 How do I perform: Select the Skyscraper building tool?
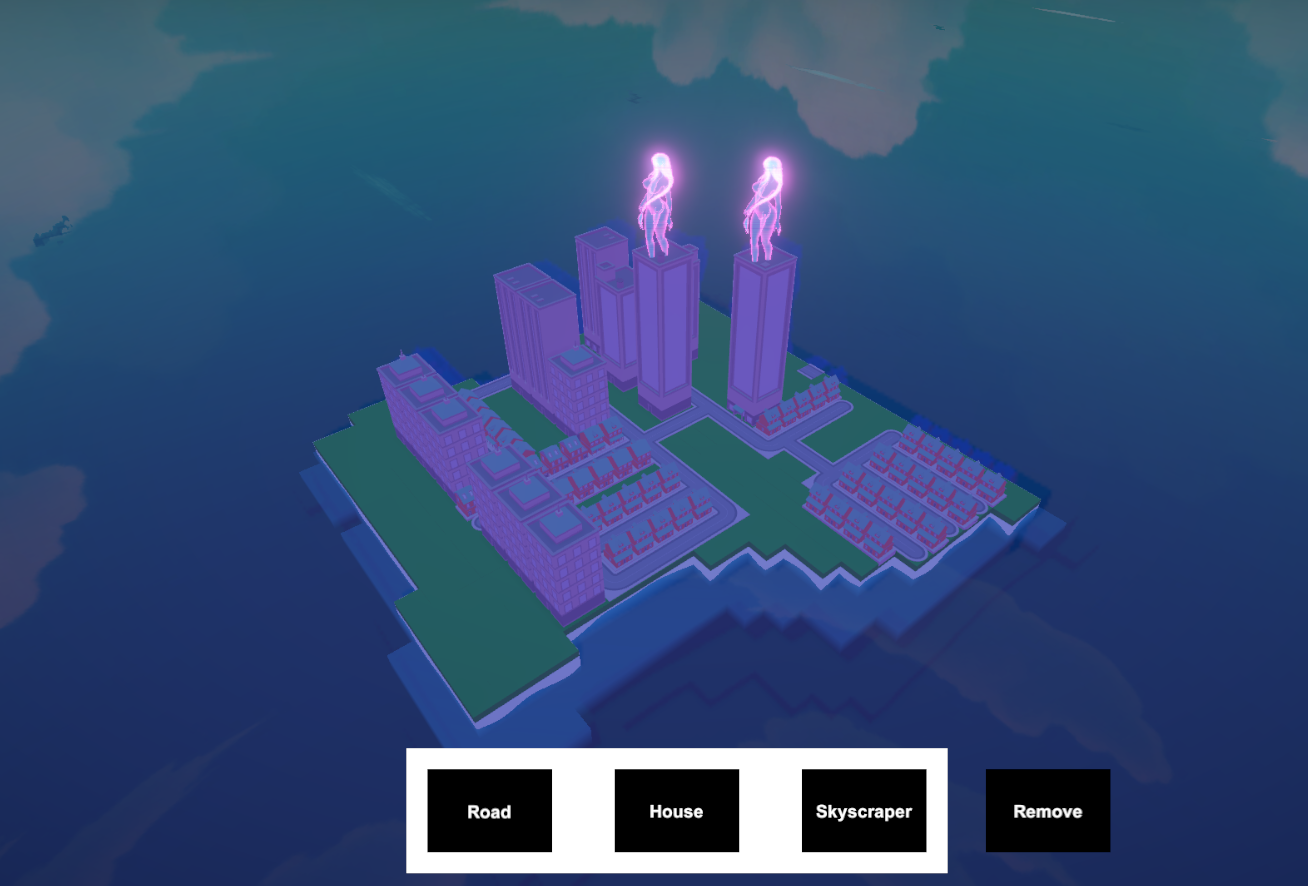(863, 811)
